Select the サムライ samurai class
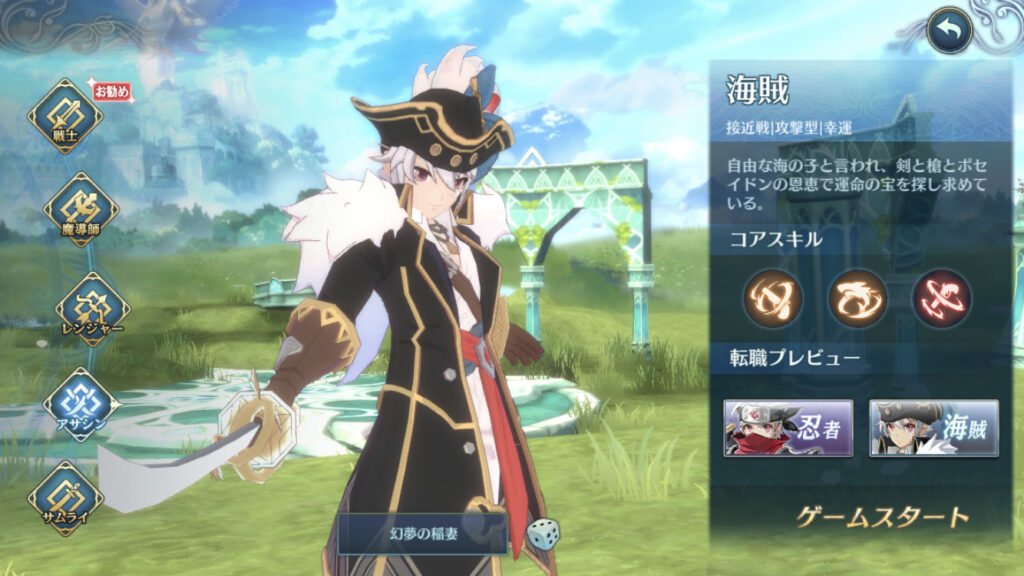 click(65, 497)
